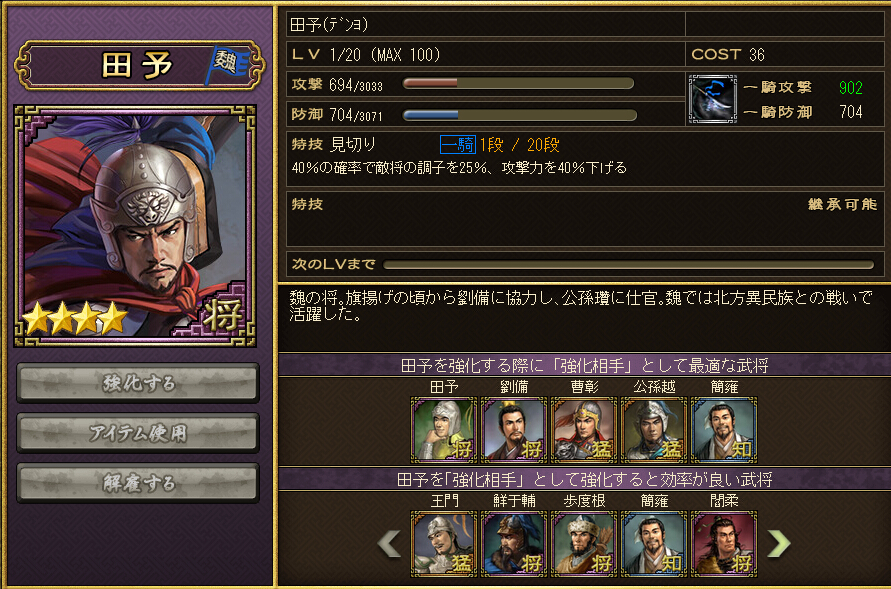The height and width of the screenshot is (589, 891).
Task: Show next generals with the right arrow
Action: [x=778, y=543]
